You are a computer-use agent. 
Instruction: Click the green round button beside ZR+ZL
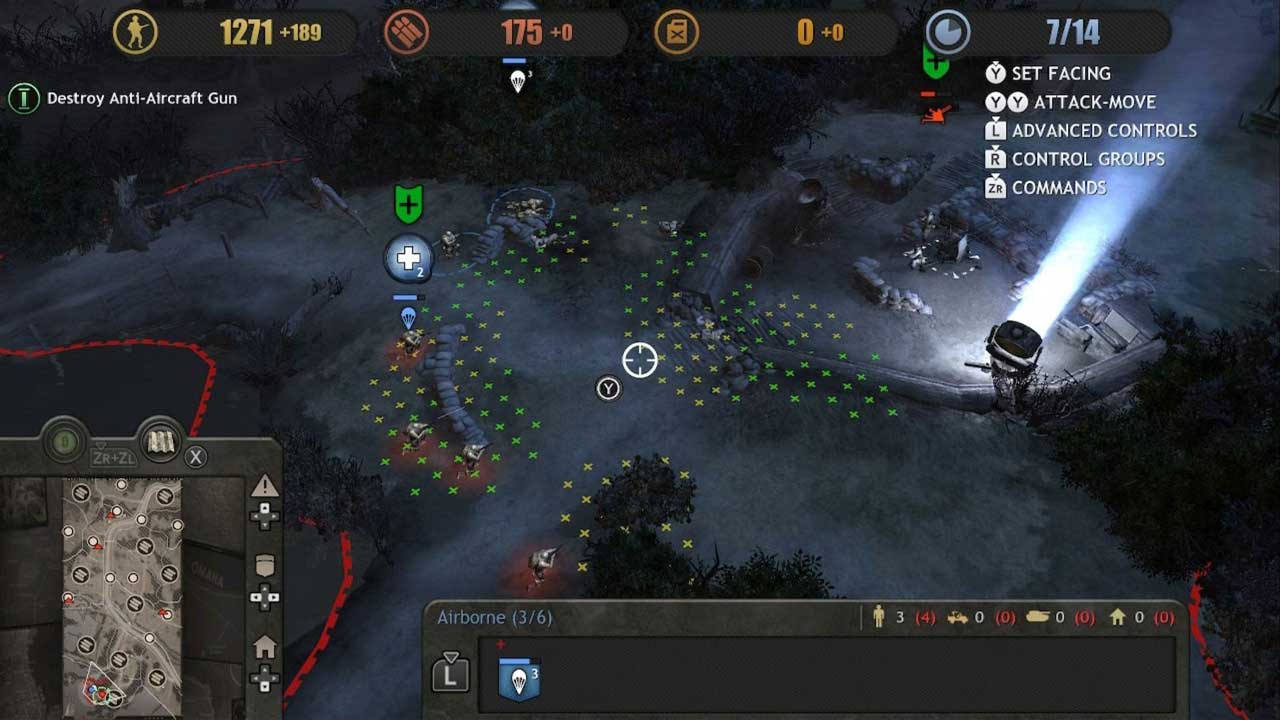pyautogui.click(x=65, y=441)
